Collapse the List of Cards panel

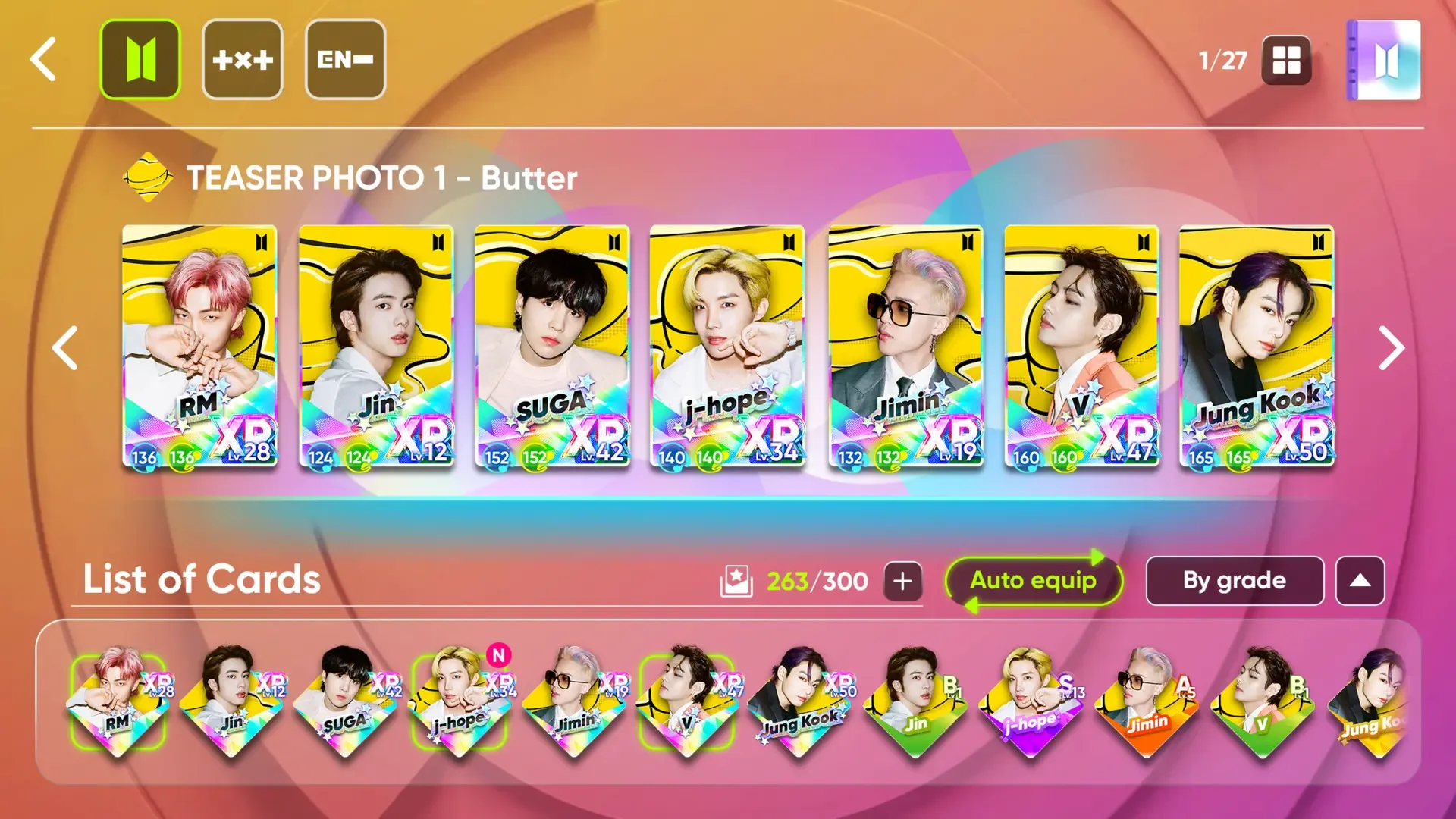pos(1361,581)
